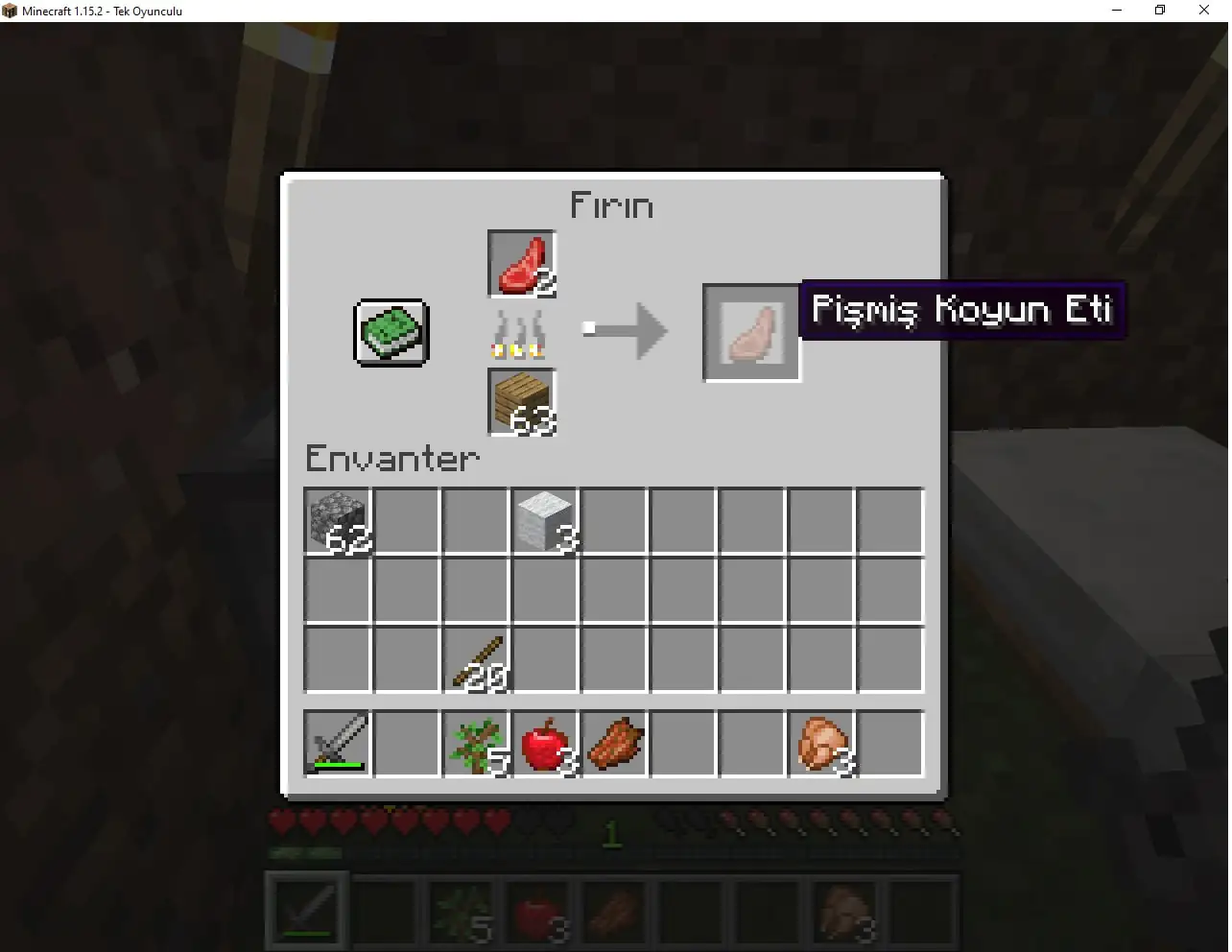1232x952 pixels.
Task: Collect the Pişmiş Koyun Eti from the output slot
Action: [752, 333]
